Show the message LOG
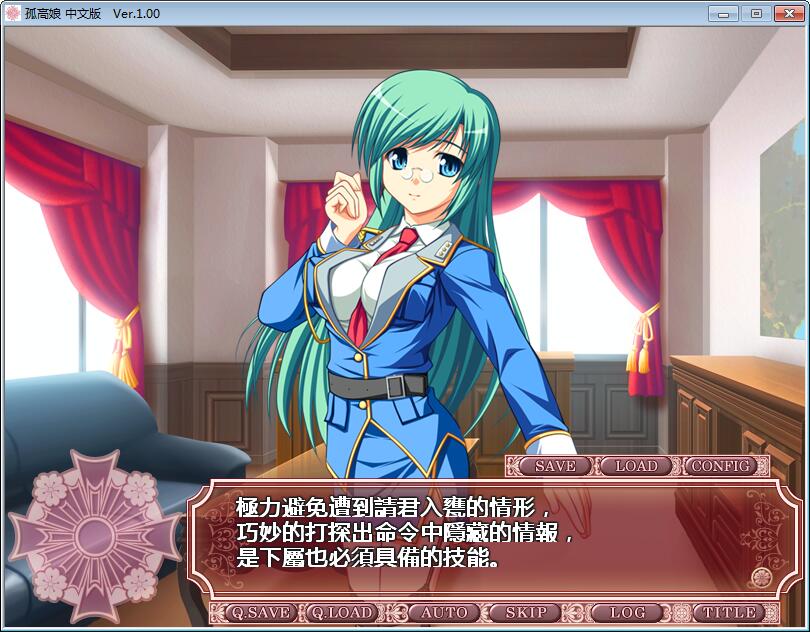This screenshot has height=632, width=810. 627,612
